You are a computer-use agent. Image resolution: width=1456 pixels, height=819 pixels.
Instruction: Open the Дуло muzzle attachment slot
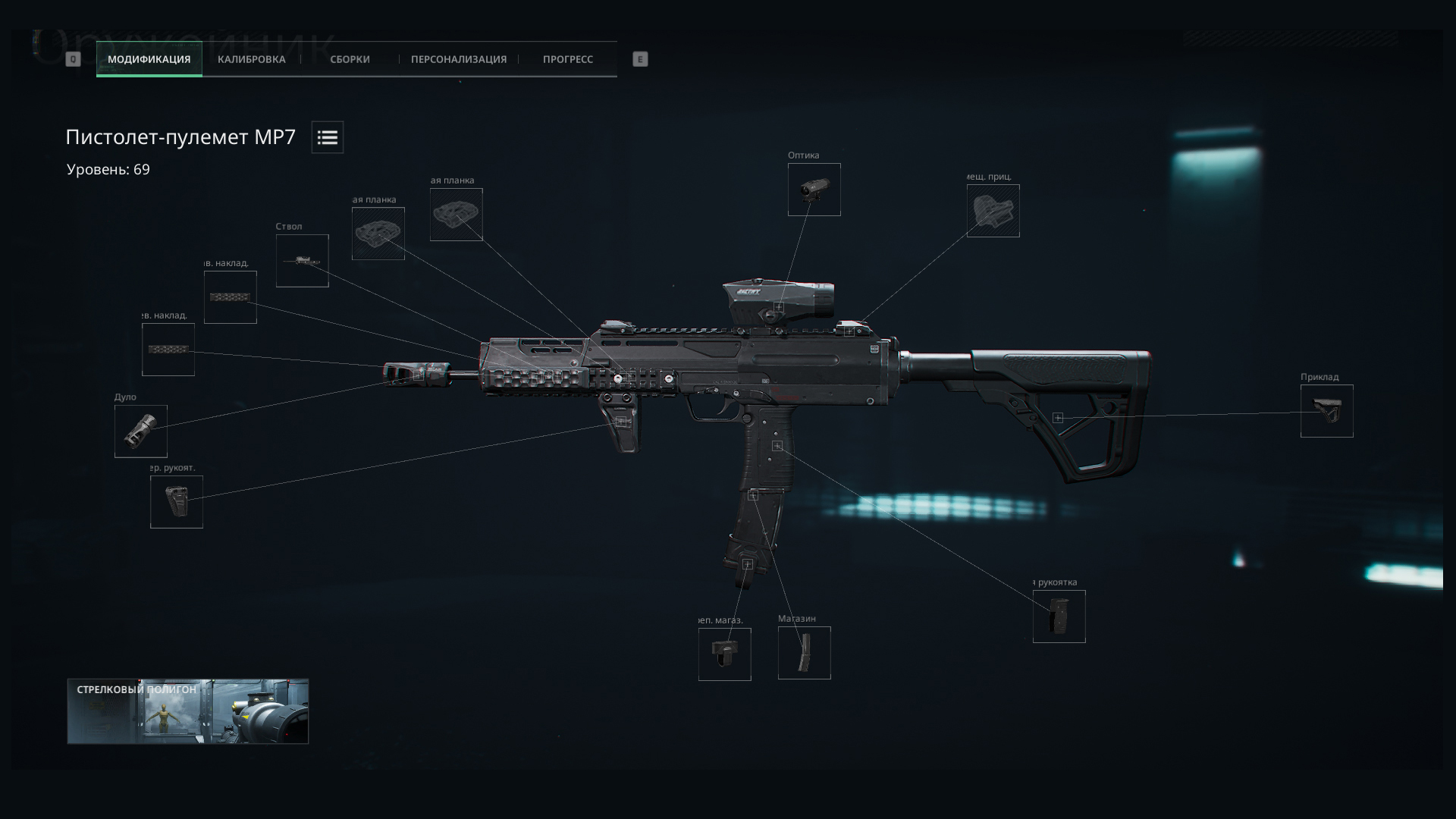[x=140, y=431]
